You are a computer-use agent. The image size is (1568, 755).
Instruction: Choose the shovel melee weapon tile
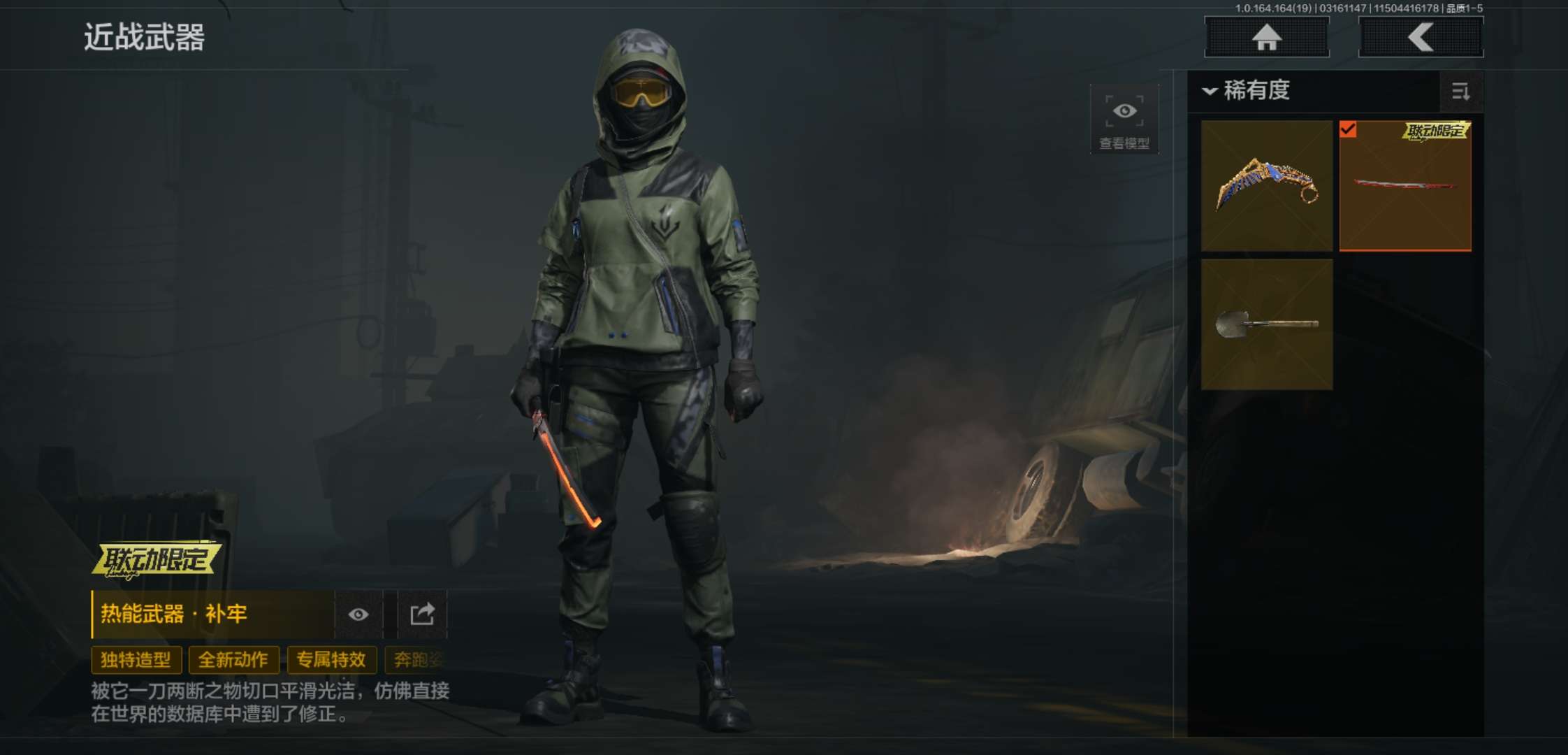(x=1266, y=324)
